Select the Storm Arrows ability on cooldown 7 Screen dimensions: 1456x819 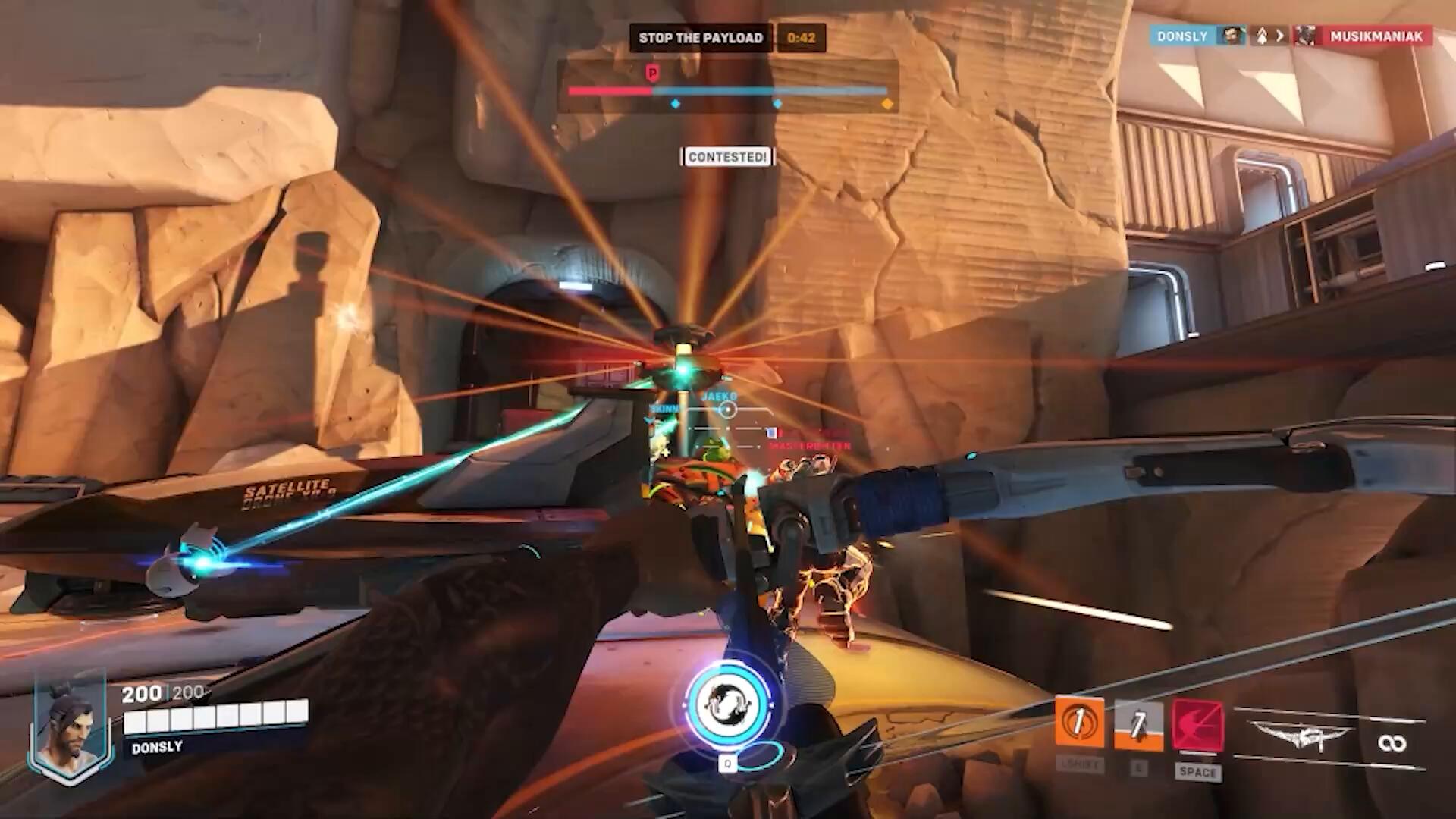(x=1138, y=726)
